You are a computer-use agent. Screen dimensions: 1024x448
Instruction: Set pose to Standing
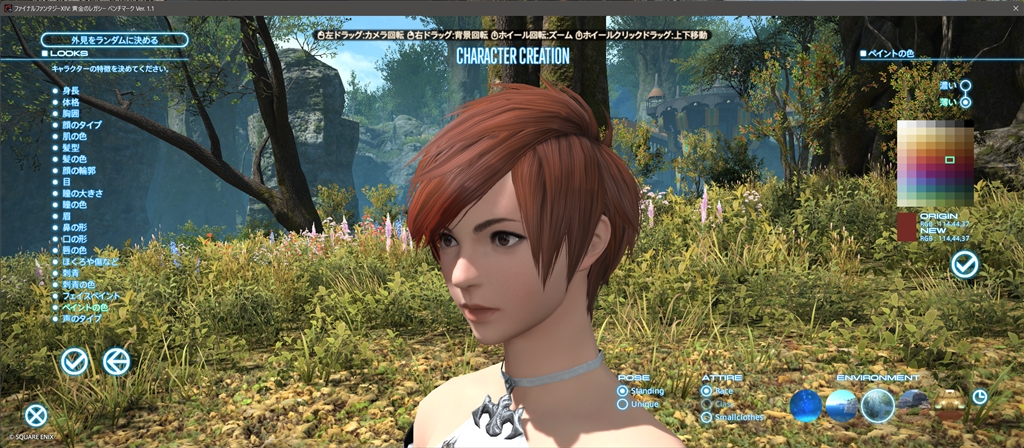(x=623, y=391)
